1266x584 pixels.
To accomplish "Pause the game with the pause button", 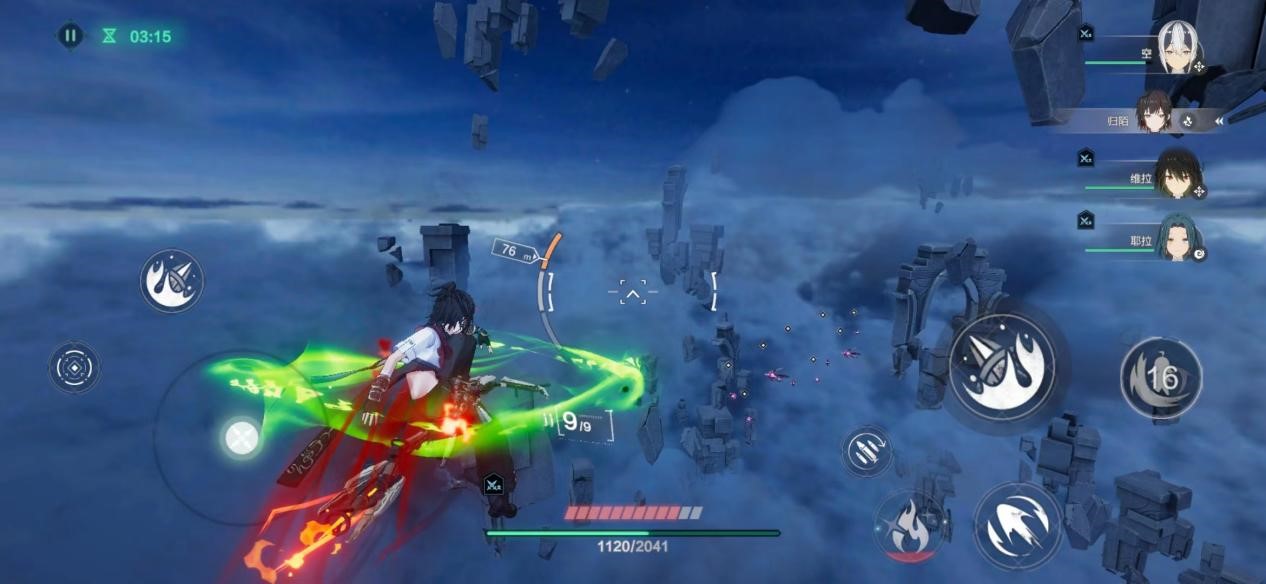I will (70, 36).
